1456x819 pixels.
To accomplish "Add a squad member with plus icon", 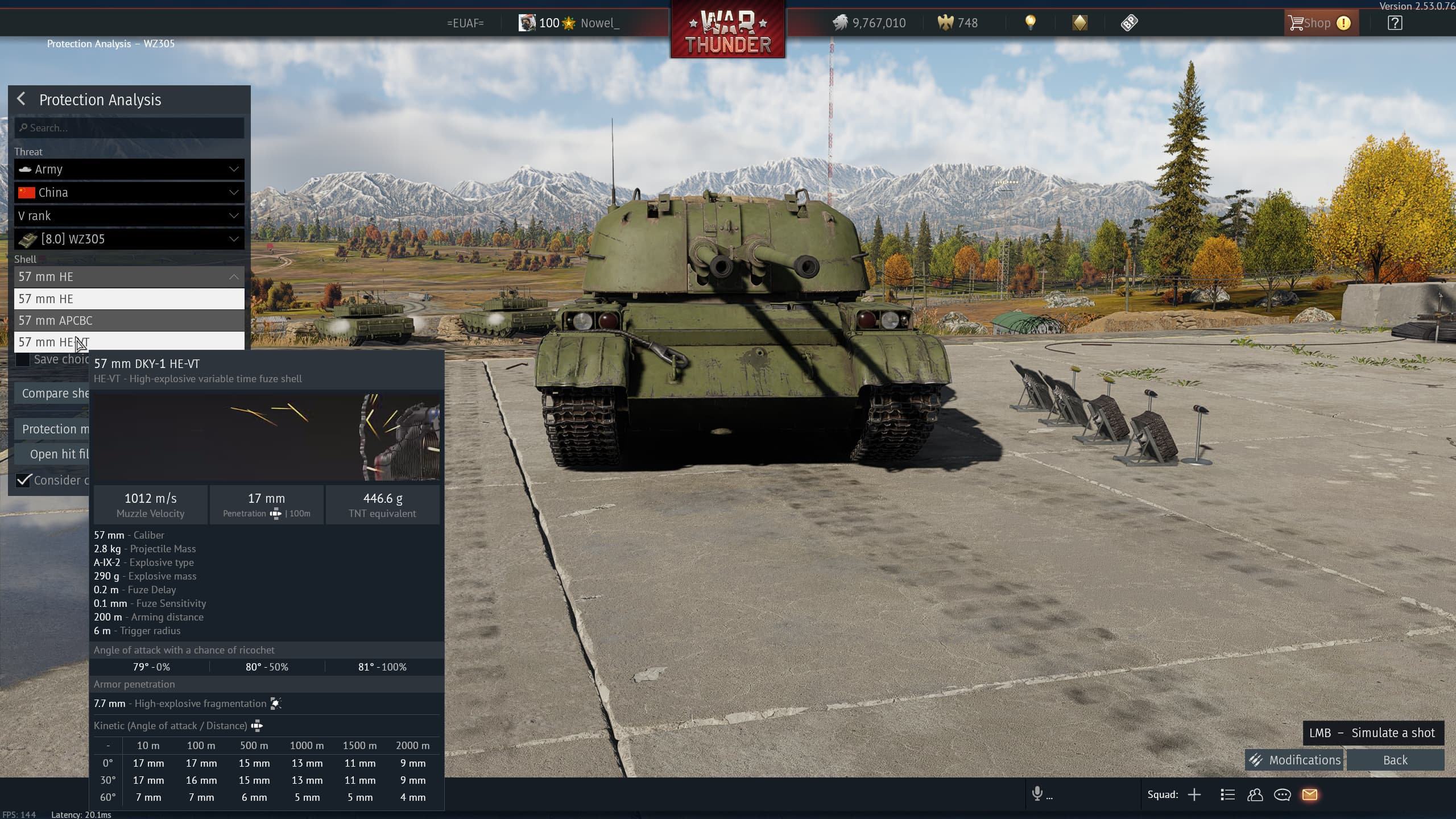I will point(1194,795).
